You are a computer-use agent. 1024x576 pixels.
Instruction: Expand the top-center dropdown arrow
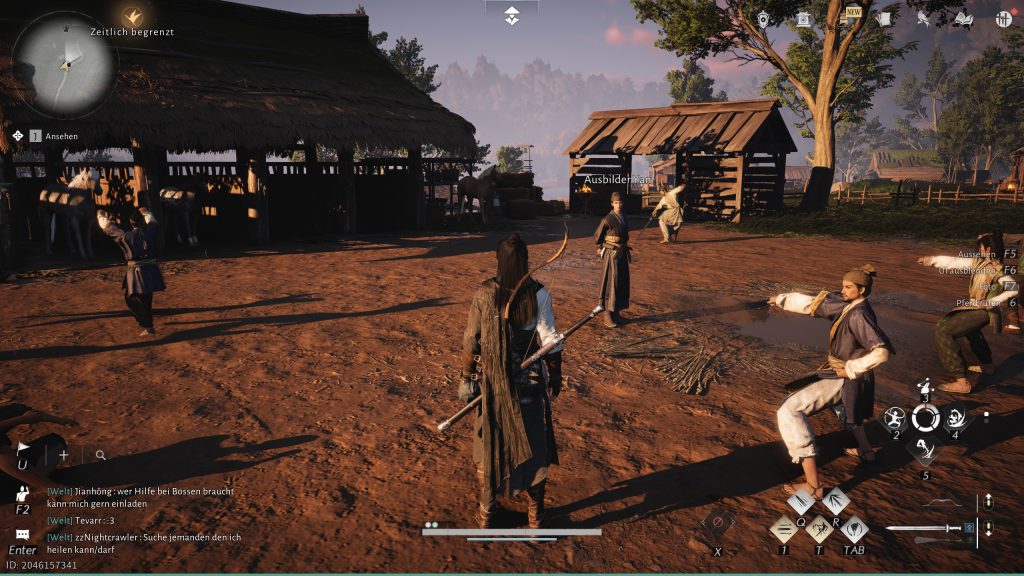click(x=512, y=16)
